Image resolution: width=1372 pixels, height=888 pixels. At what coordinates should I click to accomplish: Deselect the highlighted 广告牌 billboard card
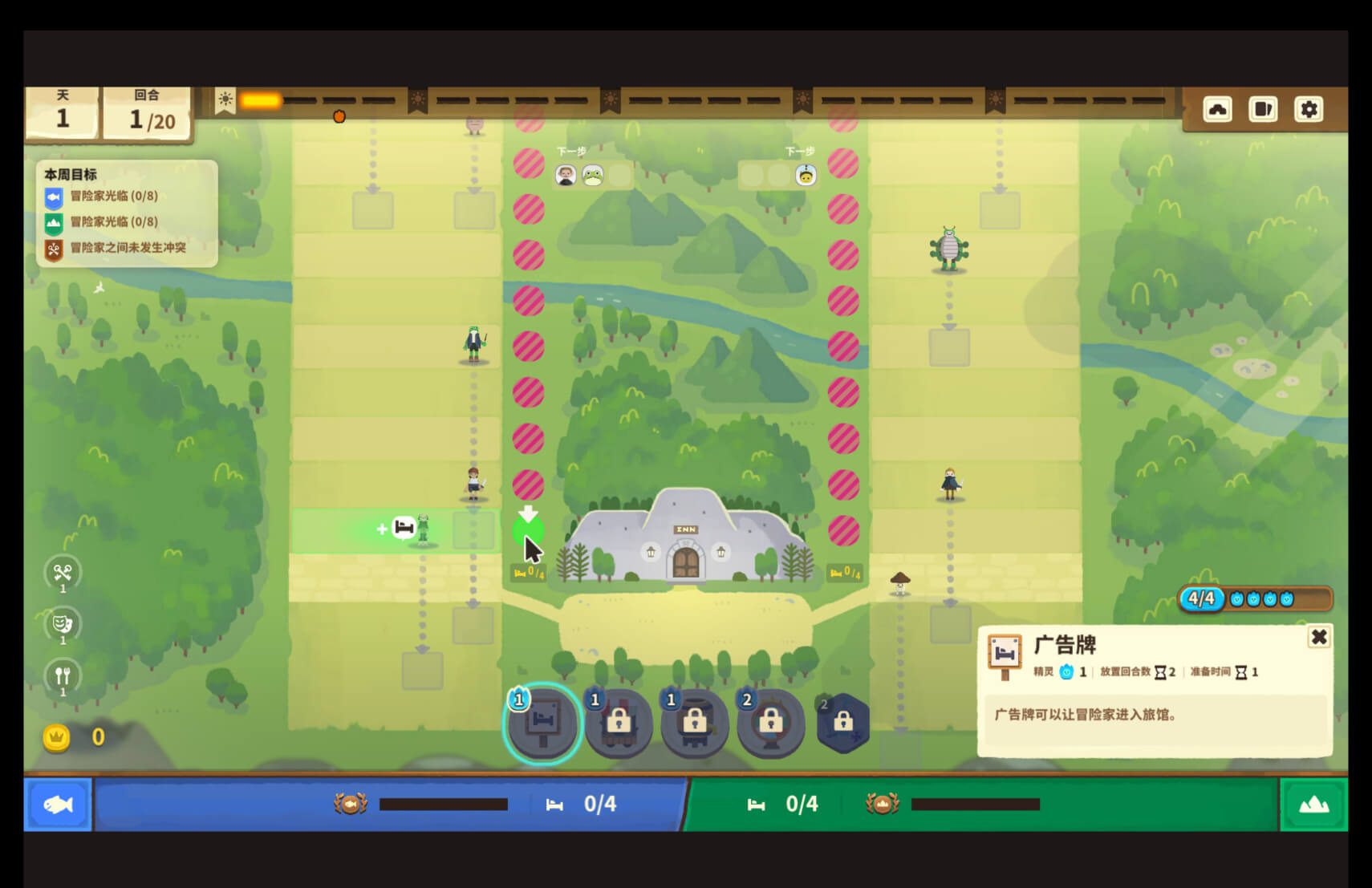543,724
